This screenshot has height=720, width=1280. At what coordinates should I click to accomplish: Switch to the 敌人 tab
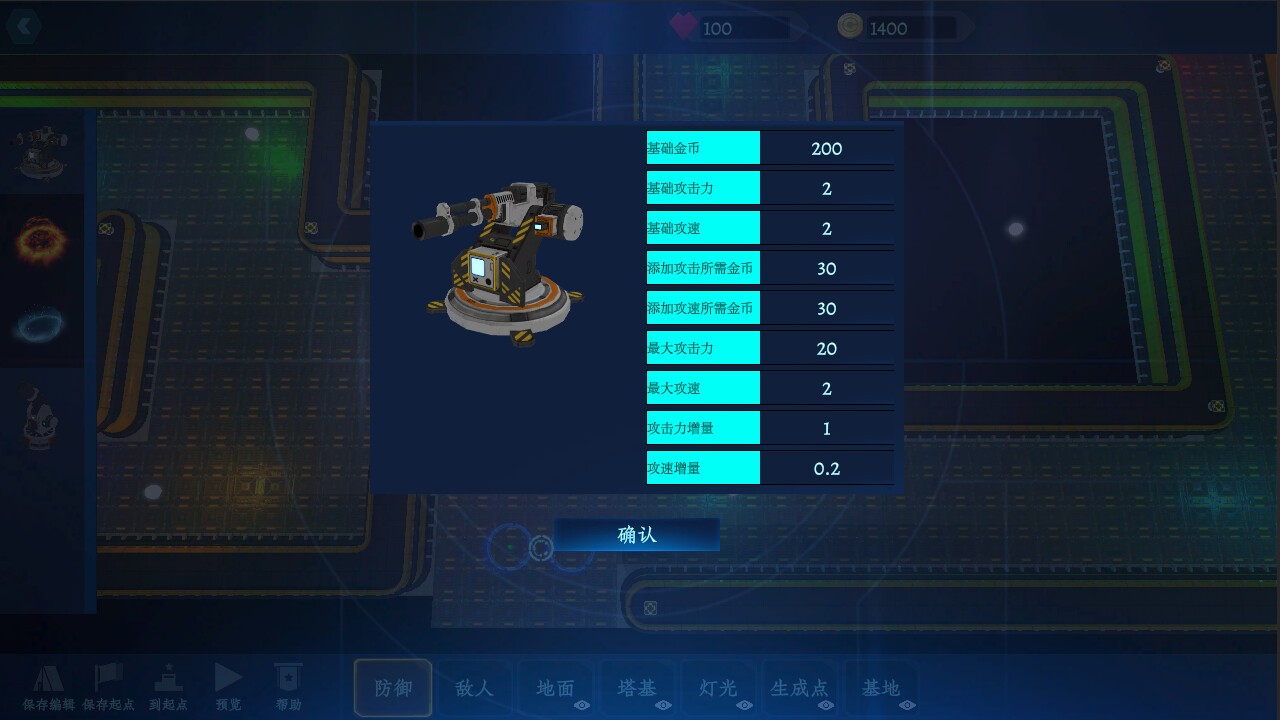click(x=474, y=686)
